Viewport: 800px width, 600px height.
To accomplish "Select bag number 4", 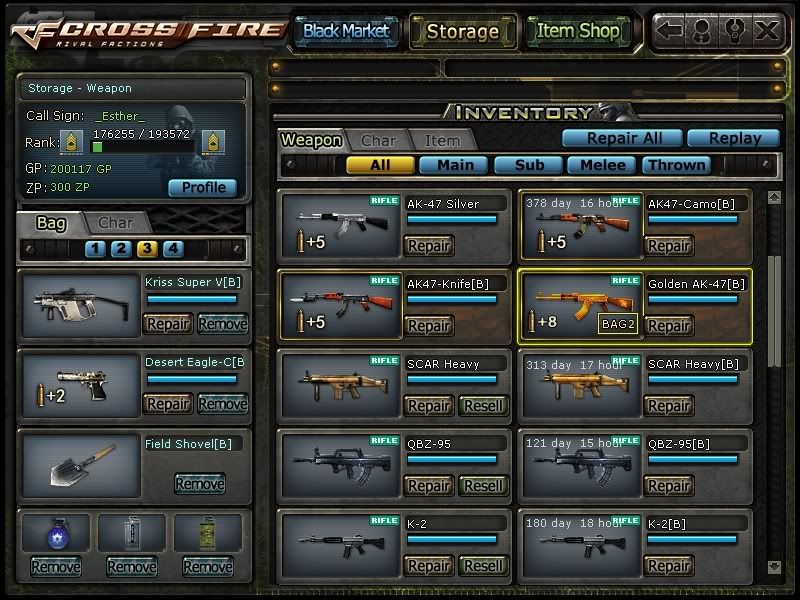I will coord(173,249).
